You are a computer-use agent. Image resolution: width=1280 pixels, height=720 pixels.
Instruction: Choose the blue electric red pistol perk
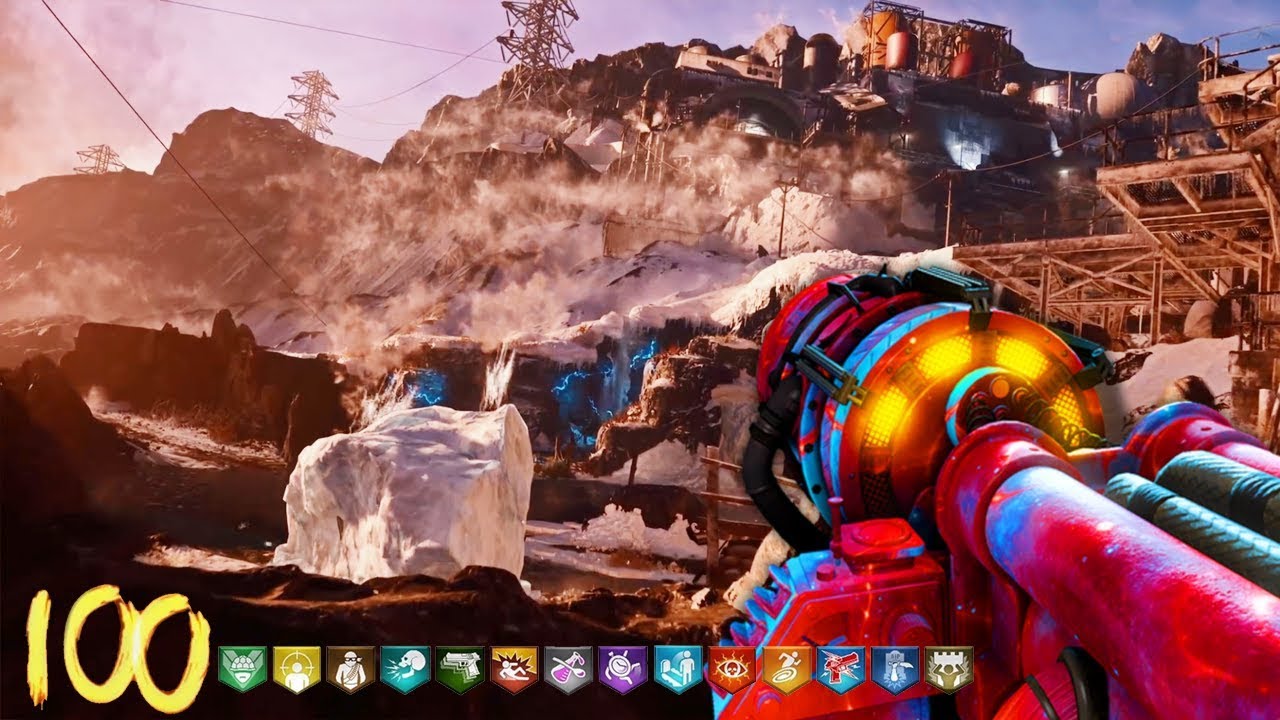(x=841, y=668)
